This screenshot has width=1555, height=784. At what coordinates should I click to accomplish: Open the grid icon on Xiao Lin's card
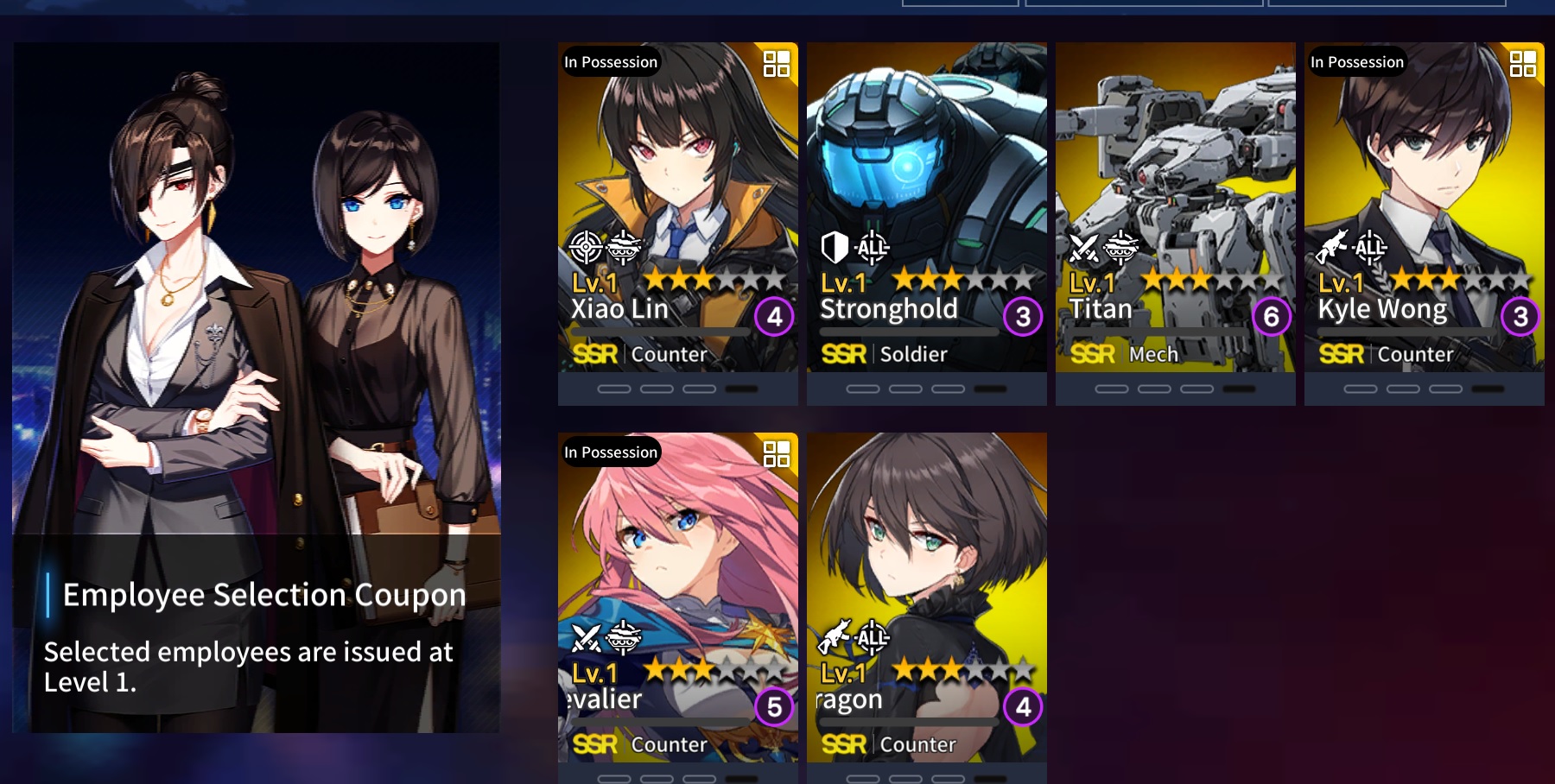776,64
